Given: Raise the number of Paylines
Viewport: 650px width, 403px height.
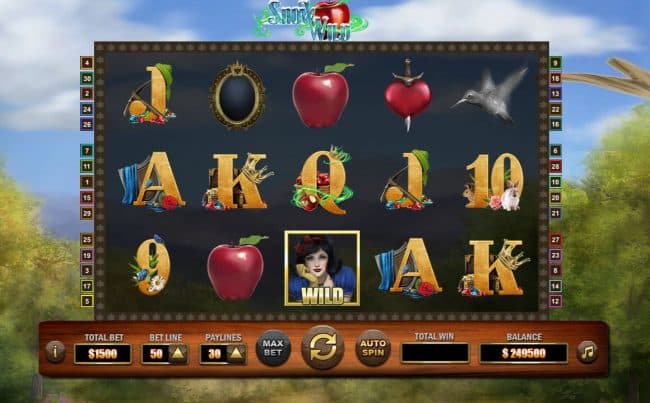Looking at the screenshot, I should click(236, 353).
